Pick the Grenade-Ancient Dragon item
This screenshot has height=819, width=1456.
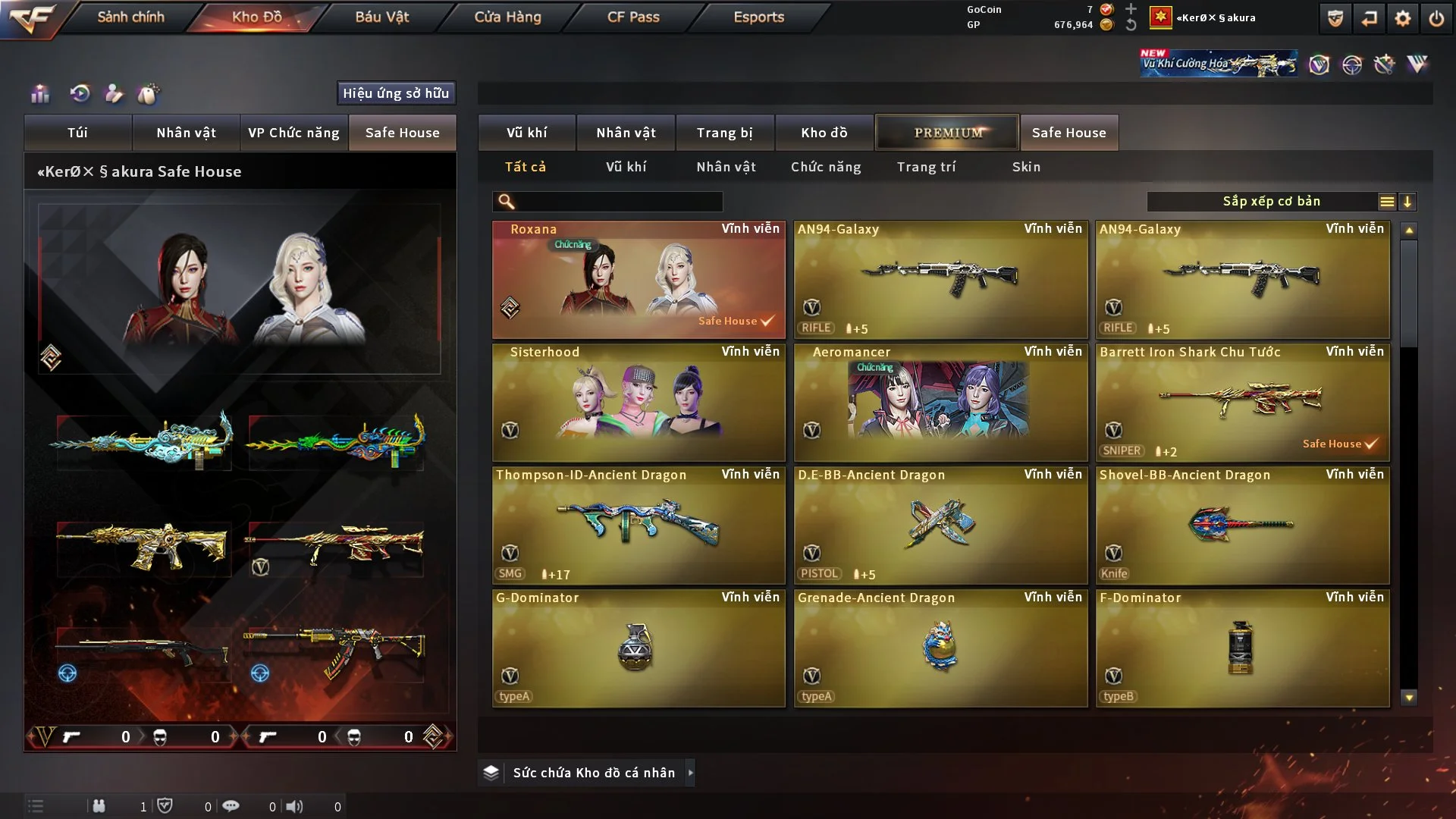tap(940, 648)
